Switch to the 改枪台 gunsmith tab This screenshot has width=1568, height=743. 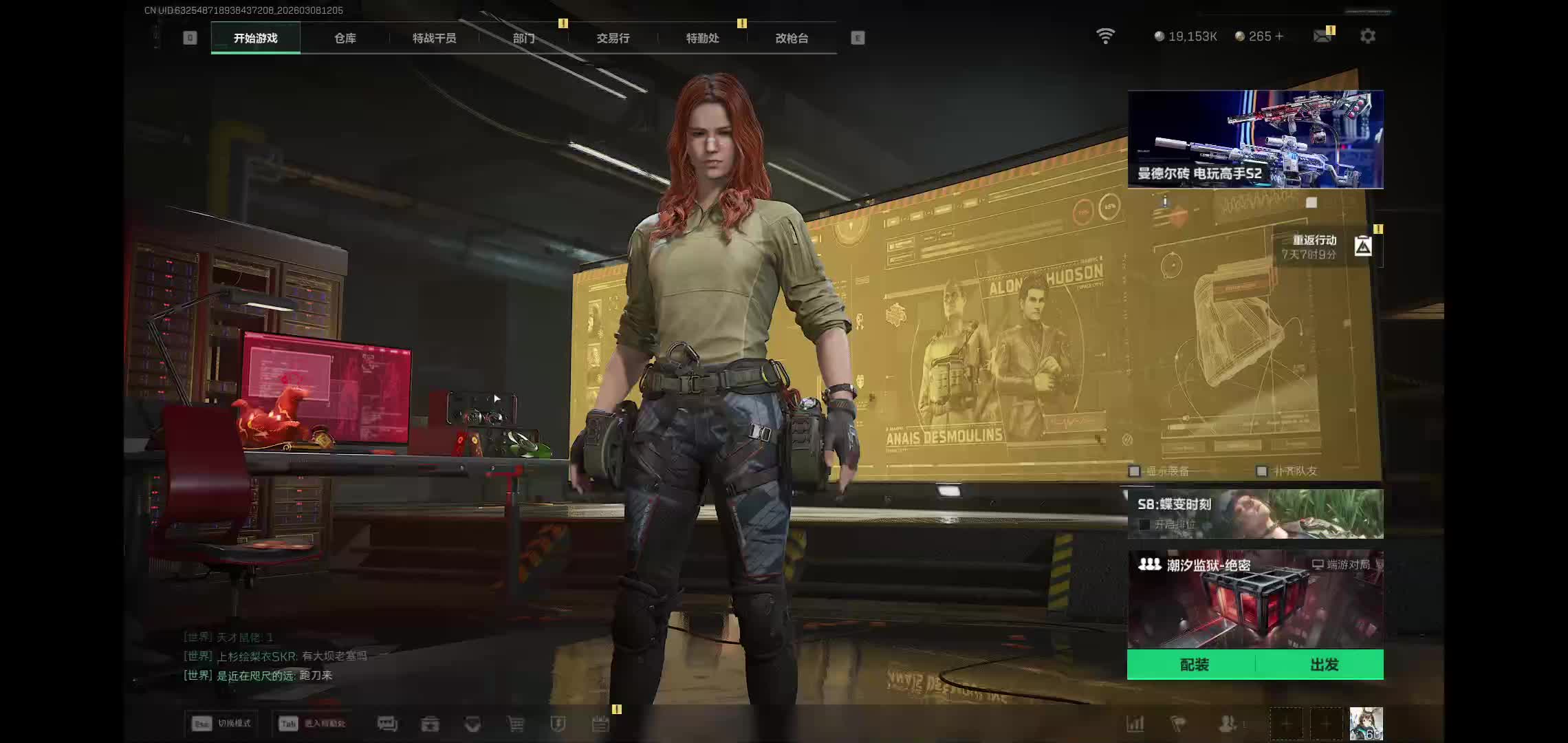tap(792, 39)
